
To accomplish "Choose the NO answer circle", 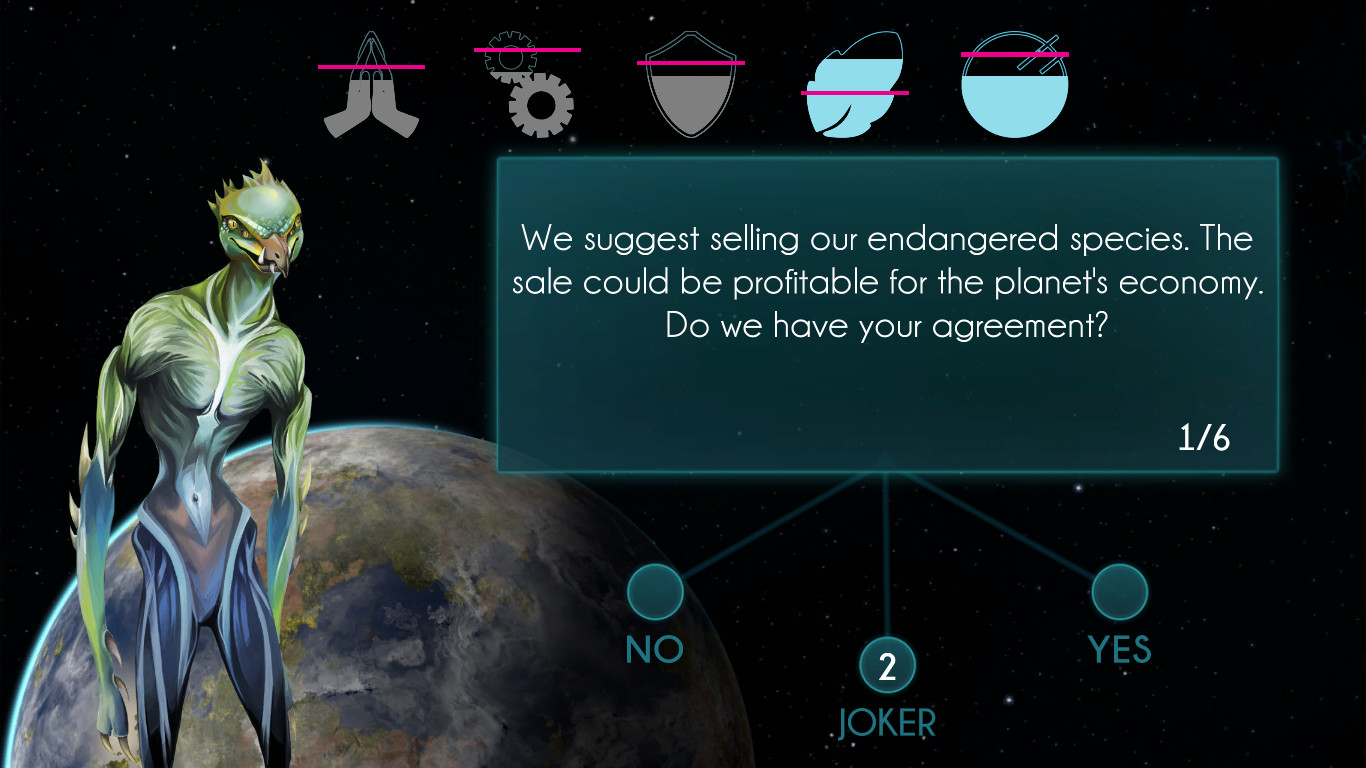I will coord(654,592).
